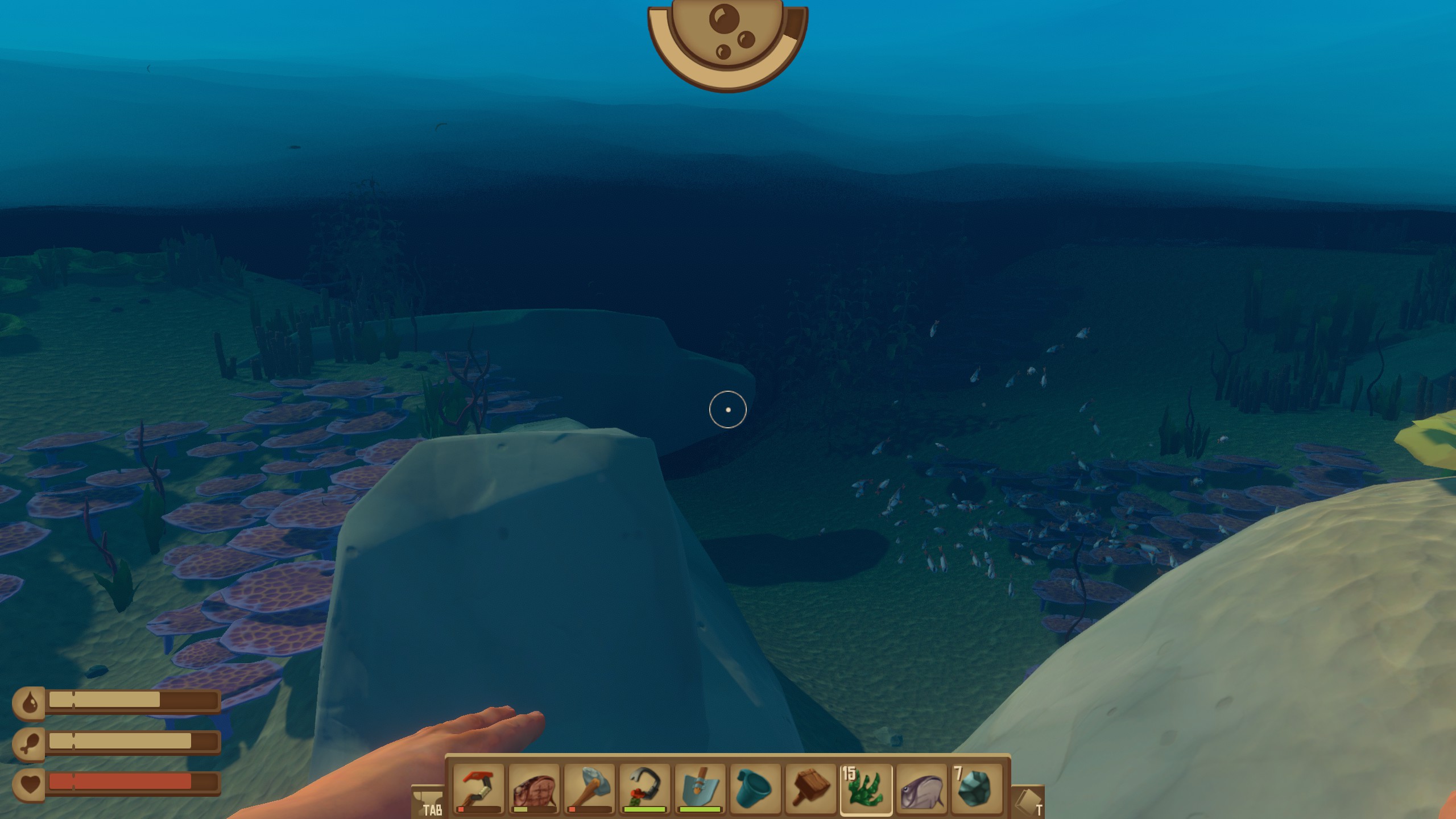Viewport: 1456px width, 819px height.
Task: Open the crafting menu anvil icon
Action: [428, 801]
